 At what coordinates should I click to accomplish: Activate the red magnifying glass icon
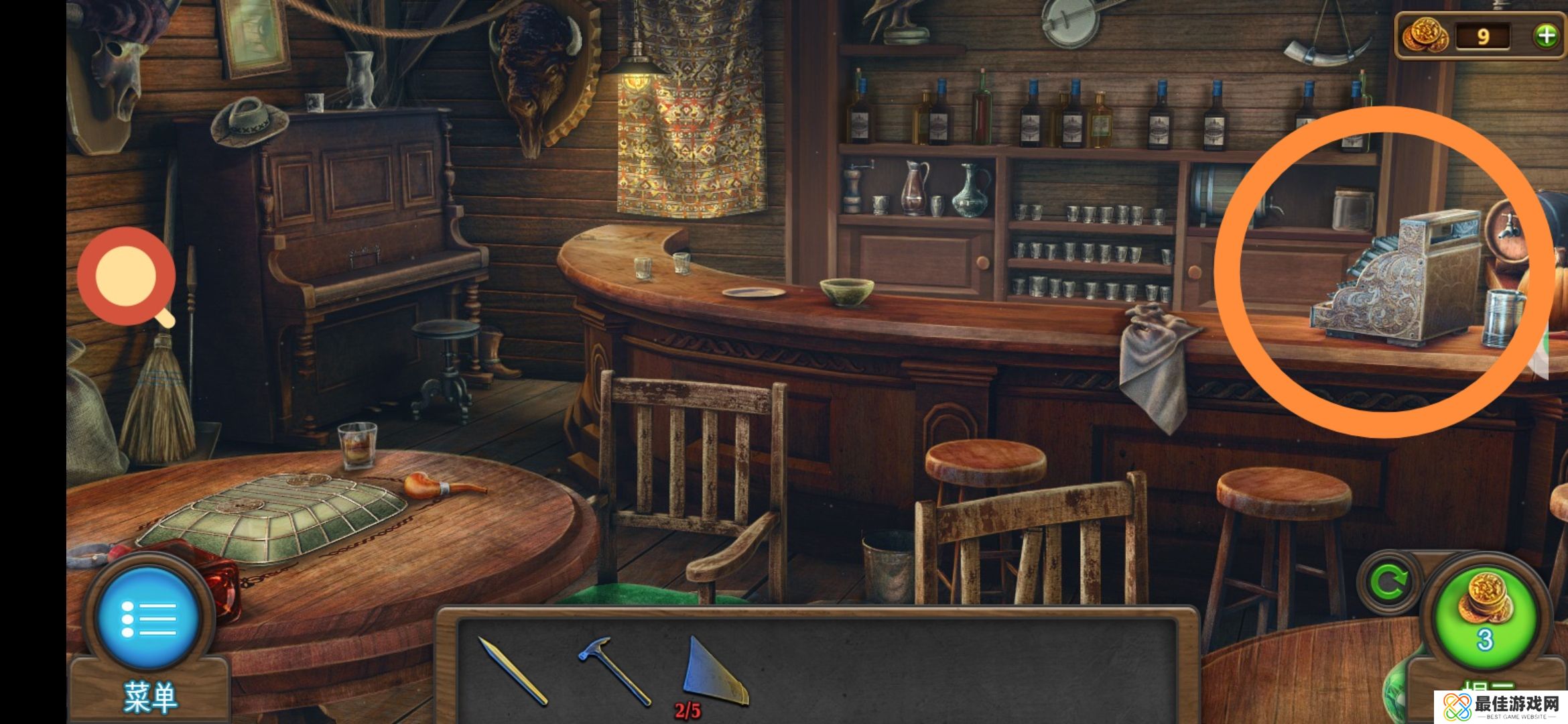[127, 276]
